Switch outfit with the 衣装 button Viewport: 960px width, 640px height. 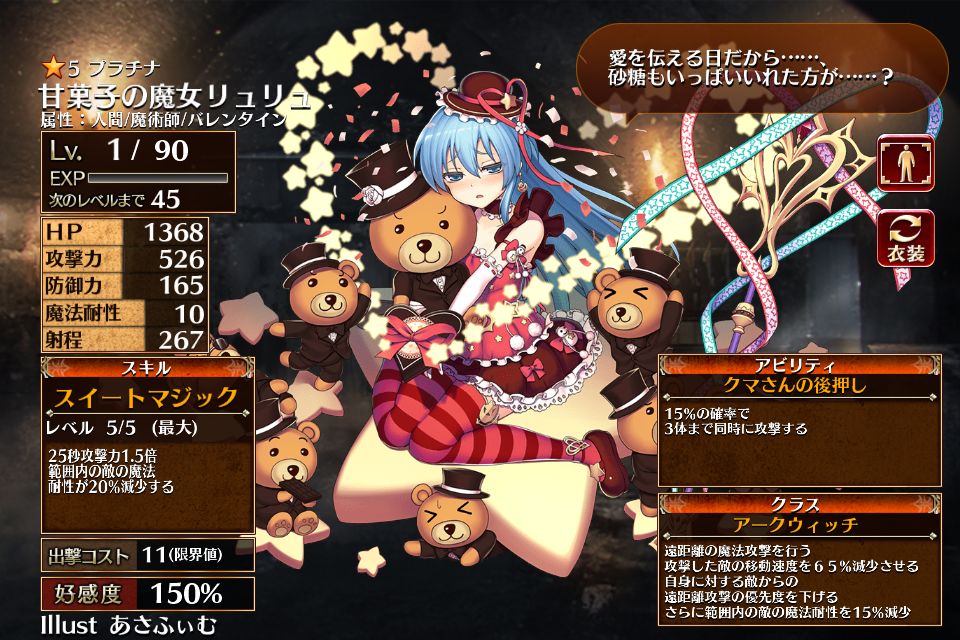[905, 238]
